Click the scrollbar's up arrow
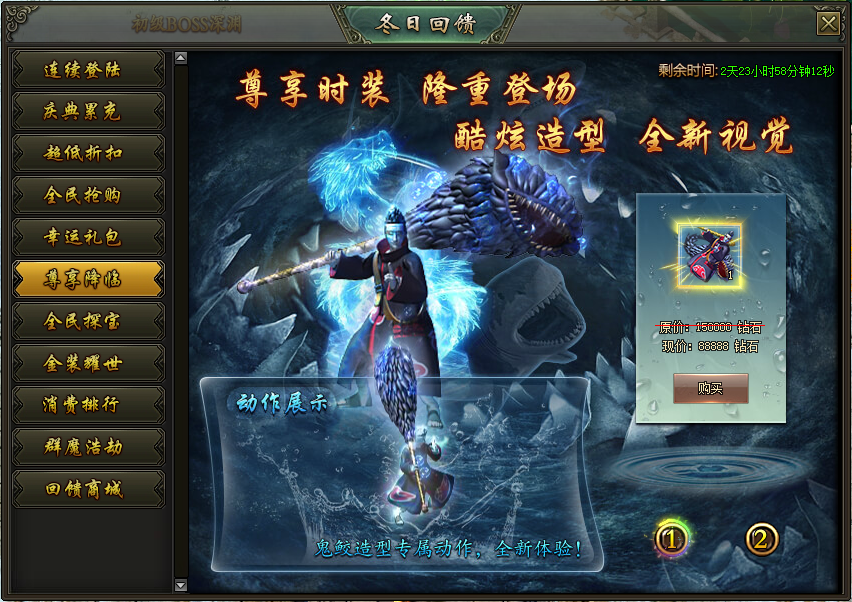Screen dimensions: 852x602 (181, 58)
